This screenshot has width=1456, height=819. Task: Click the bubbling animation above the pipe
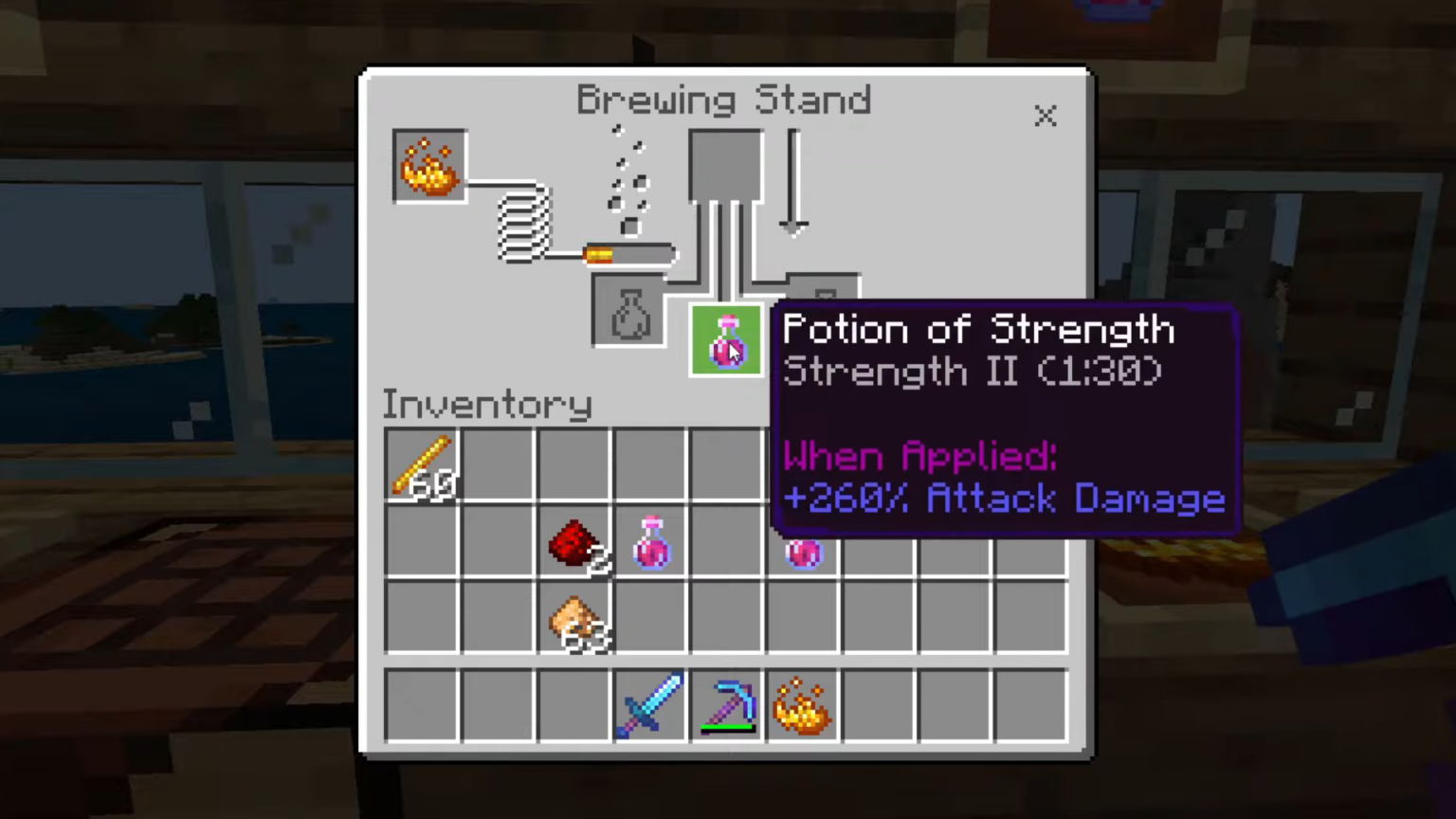tap(628, 180)
